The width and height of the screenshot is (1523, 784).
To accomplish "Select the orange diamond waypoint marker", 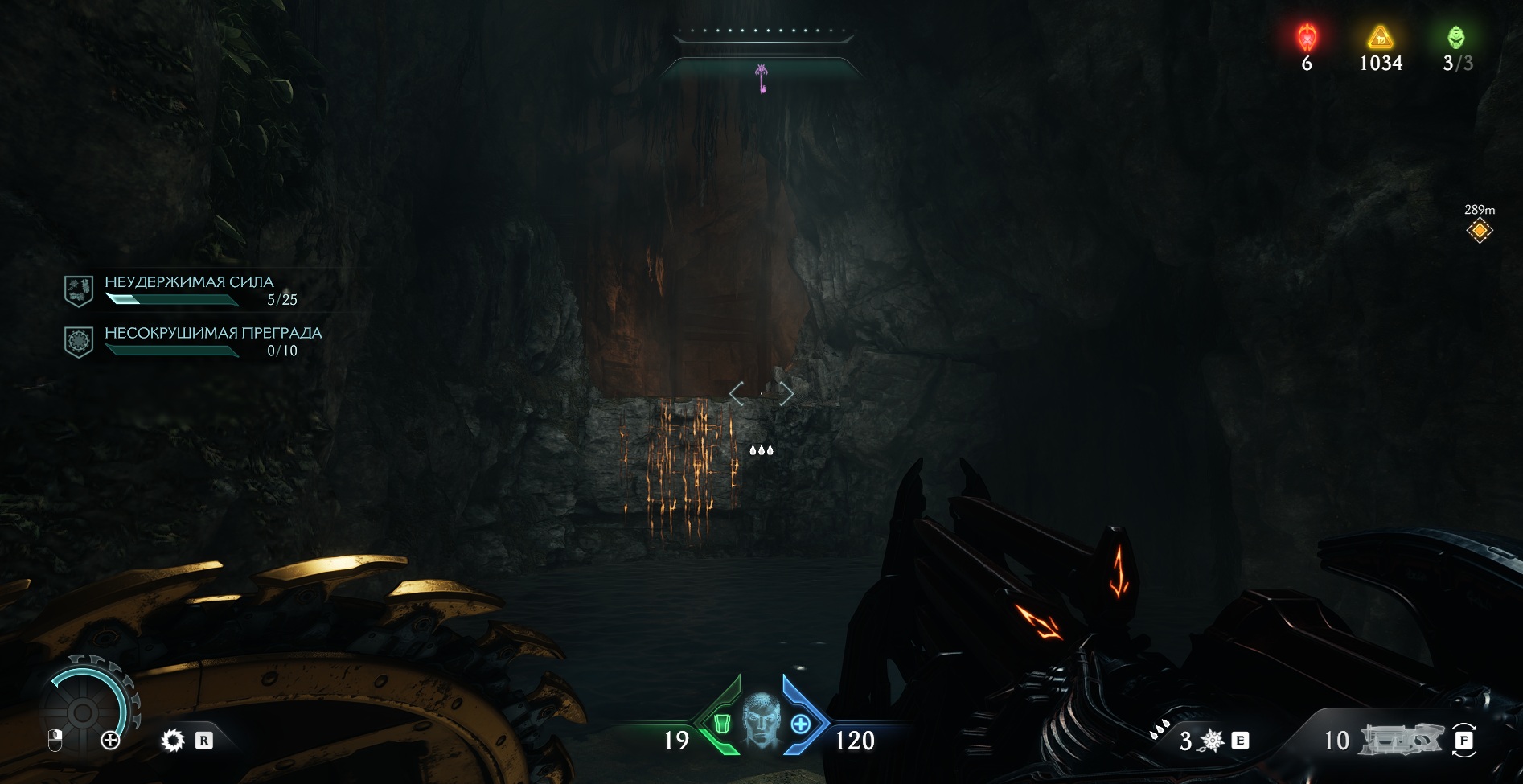I will tap(1479, 231).
